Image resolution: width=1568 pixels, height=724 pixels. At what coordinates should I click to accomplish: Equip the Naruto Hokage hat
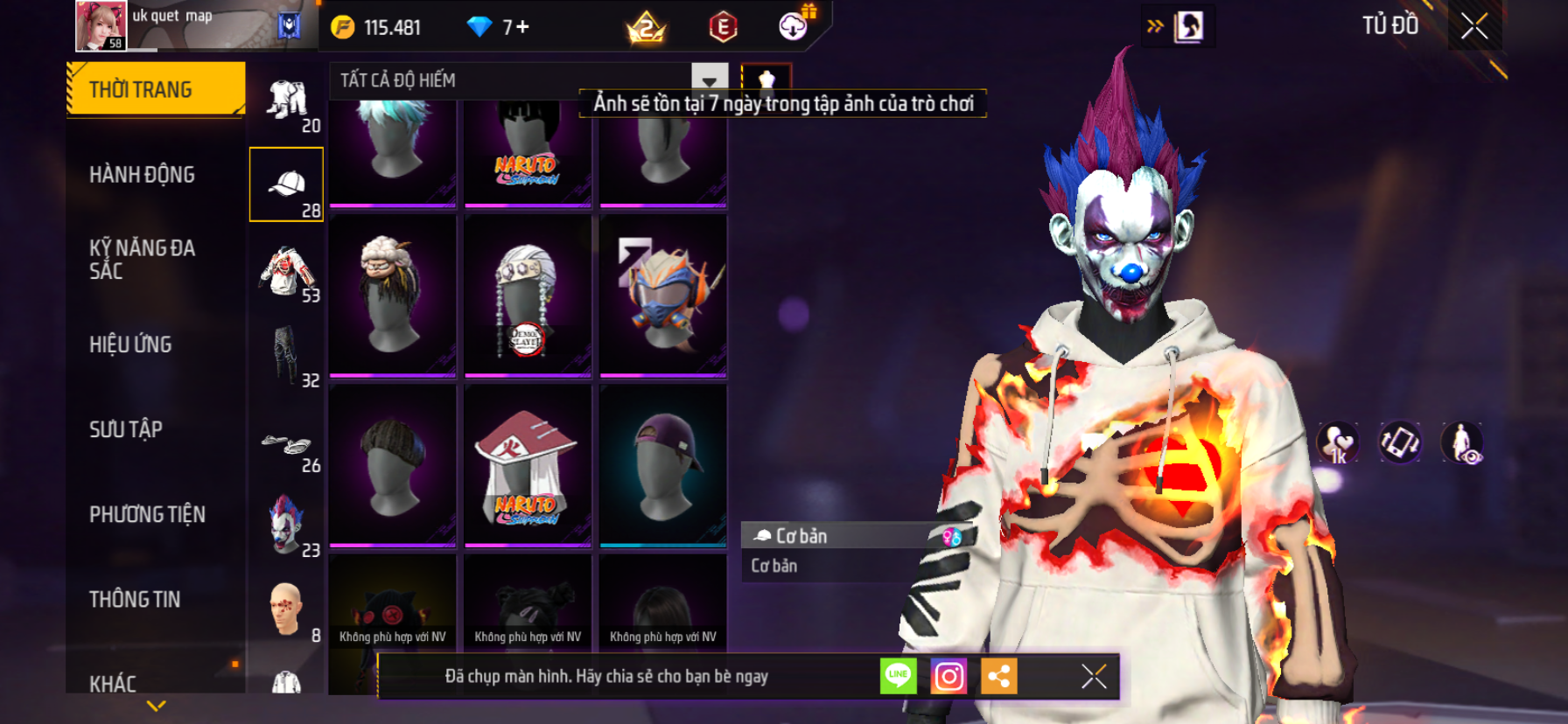click(528, 465)
